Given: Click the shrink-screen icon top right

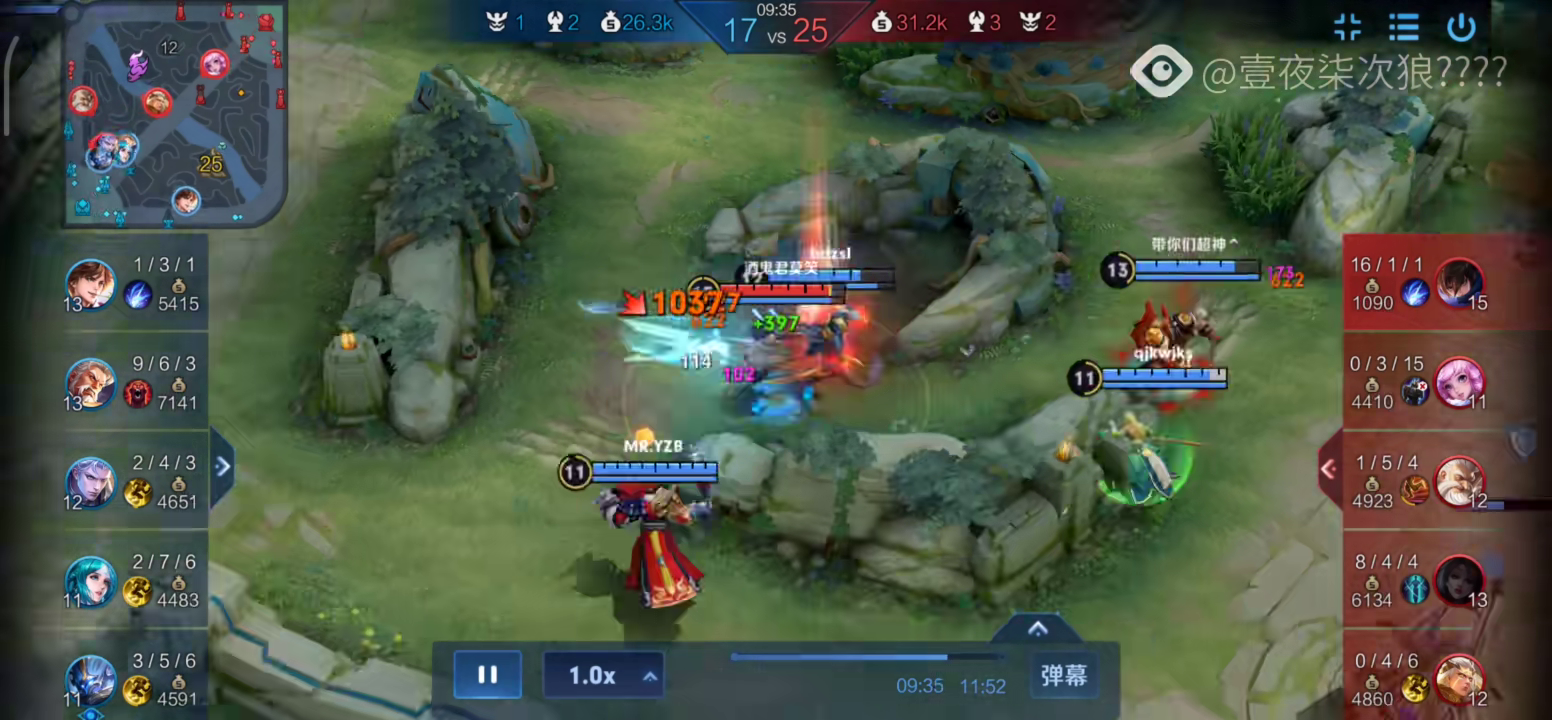Looking at the screenshot, I should point(1347,28).
